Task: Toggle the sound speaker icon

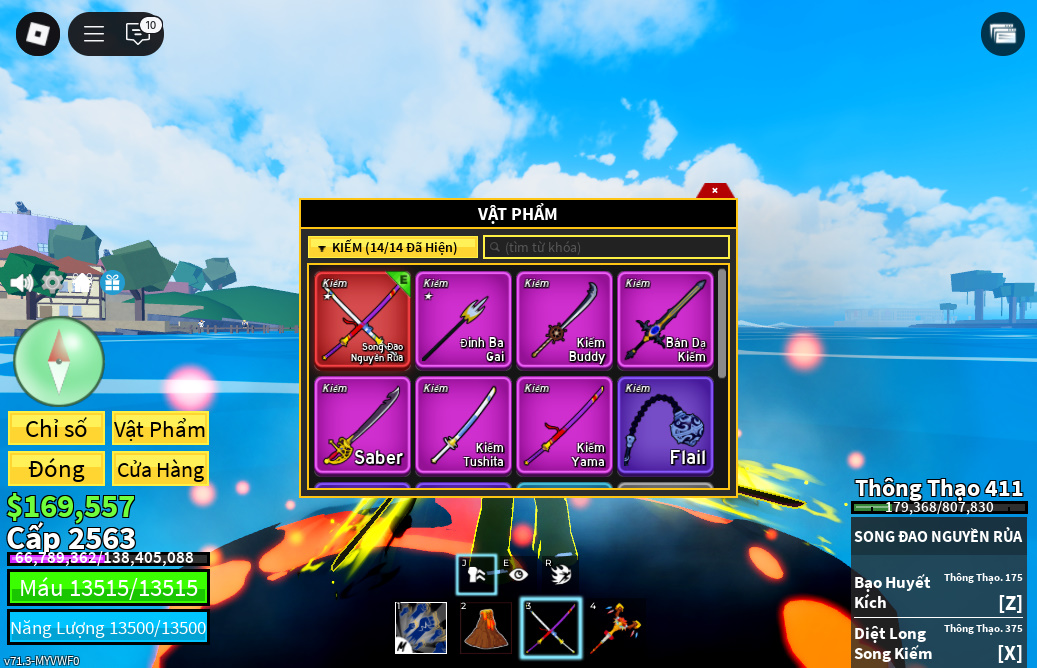Action: tap(21, 283)
